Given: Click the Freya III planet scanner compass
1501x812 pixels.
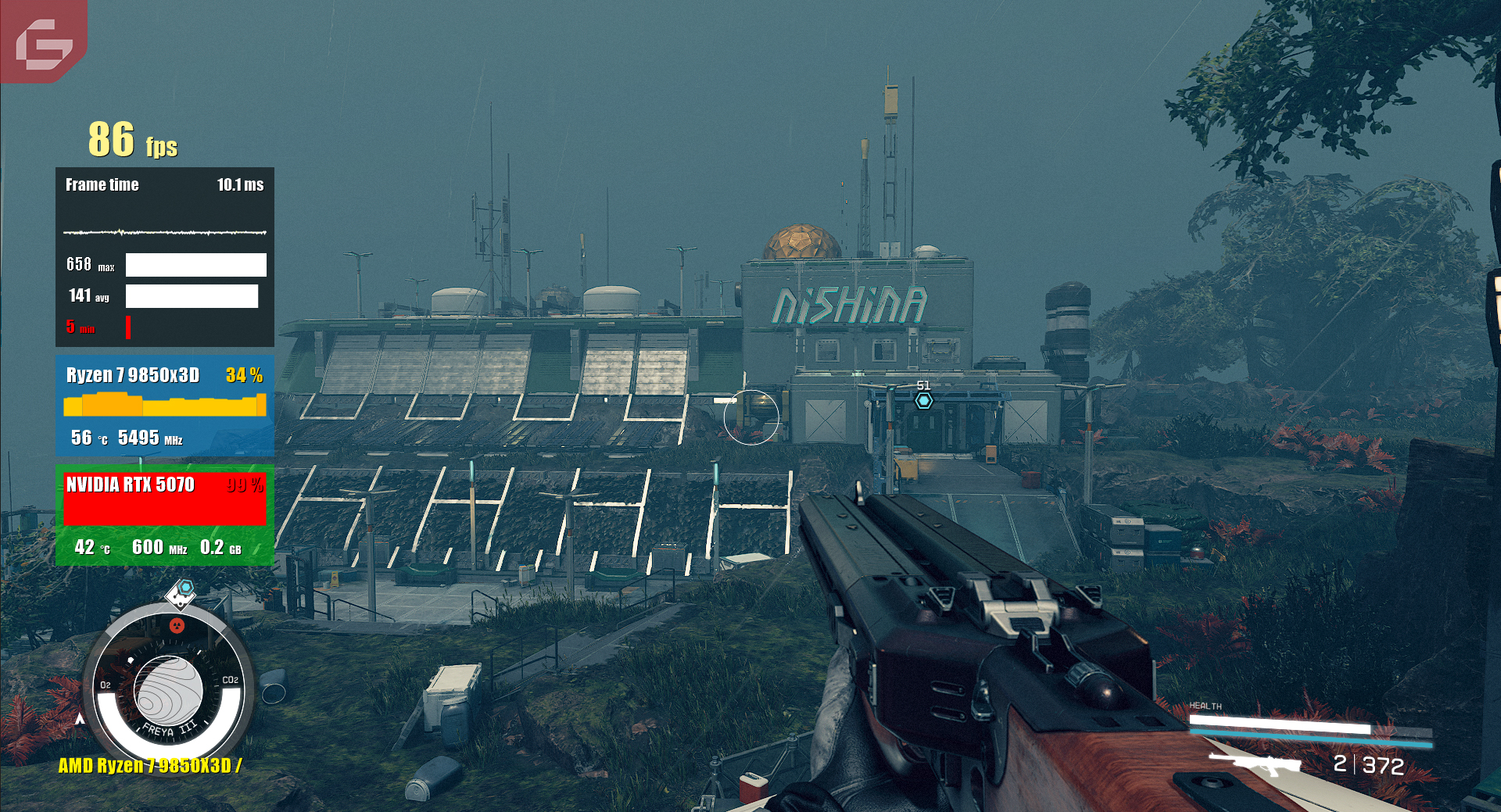Looking at the screenshot, I should [x=168, y=691].
